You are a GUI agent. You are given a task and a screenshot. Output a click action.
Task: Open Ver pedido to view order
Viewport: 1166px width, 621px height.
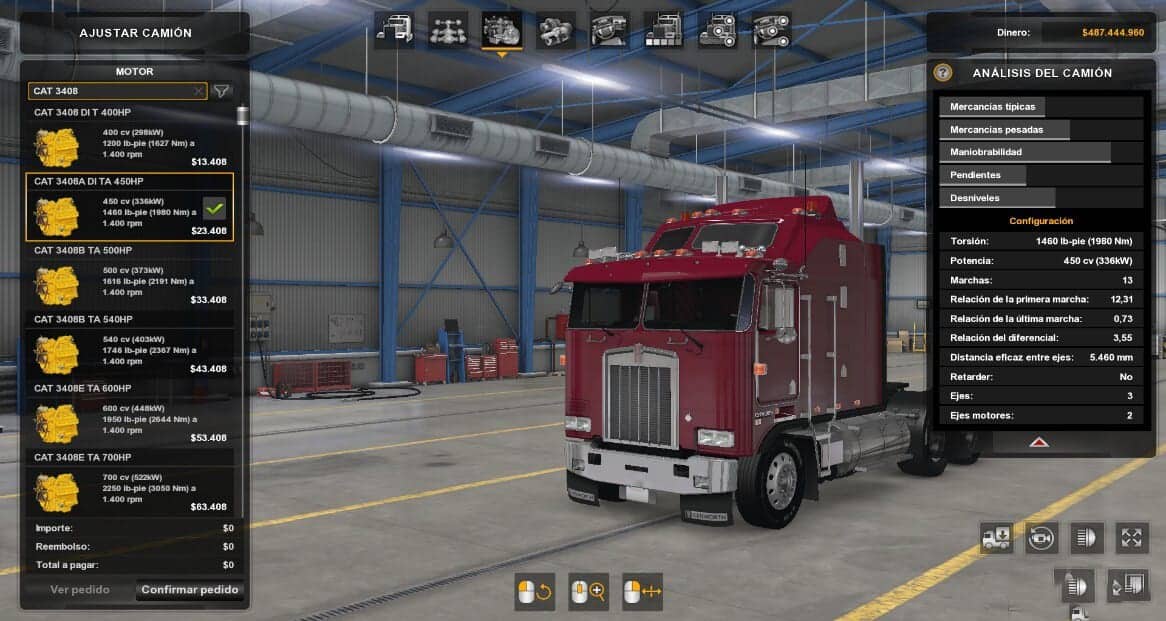(x=80, y=590)
